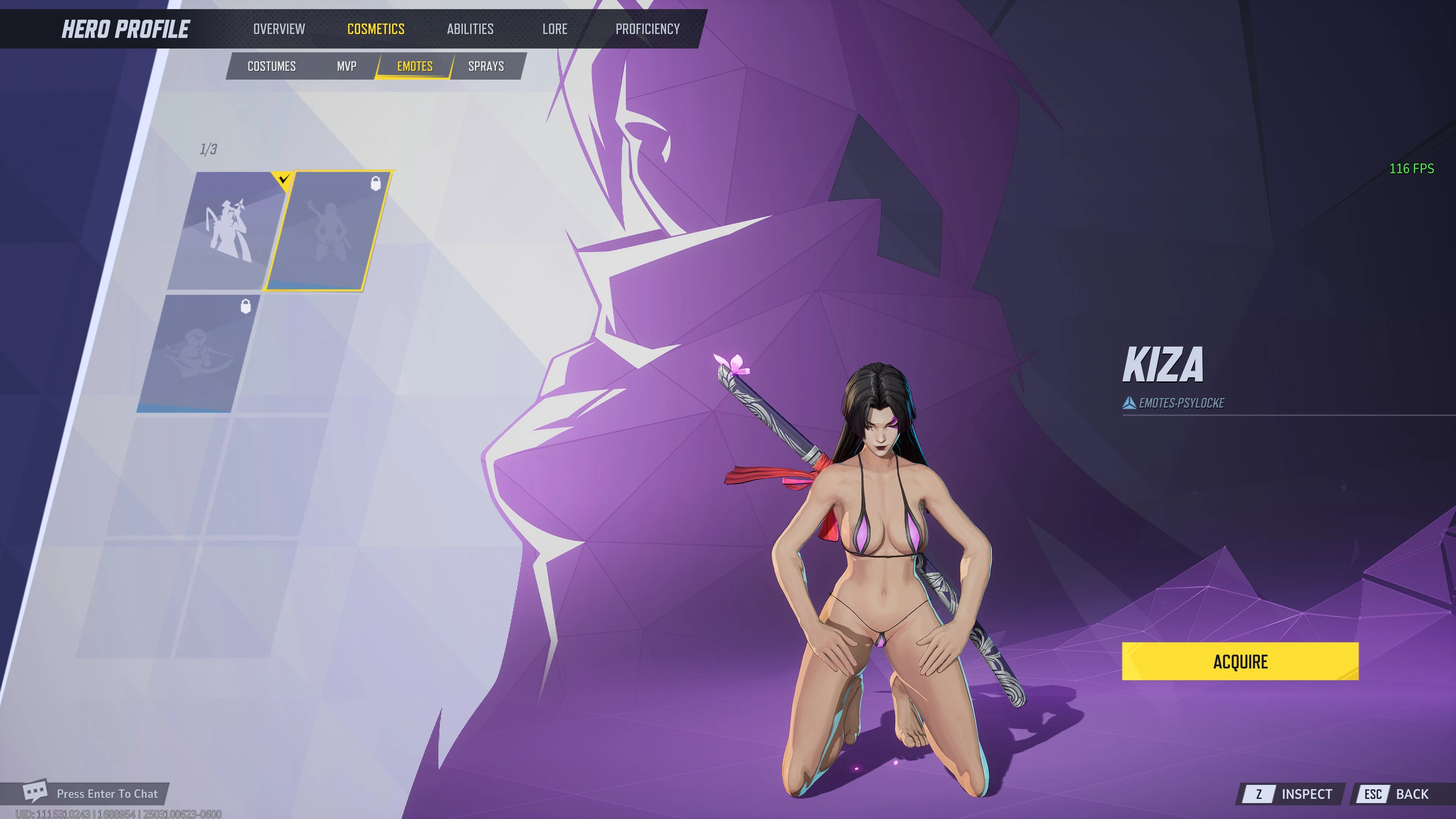1456x819 pixels.
Task: Go to the Abilities tab
Action: click(x=470, y=29)
